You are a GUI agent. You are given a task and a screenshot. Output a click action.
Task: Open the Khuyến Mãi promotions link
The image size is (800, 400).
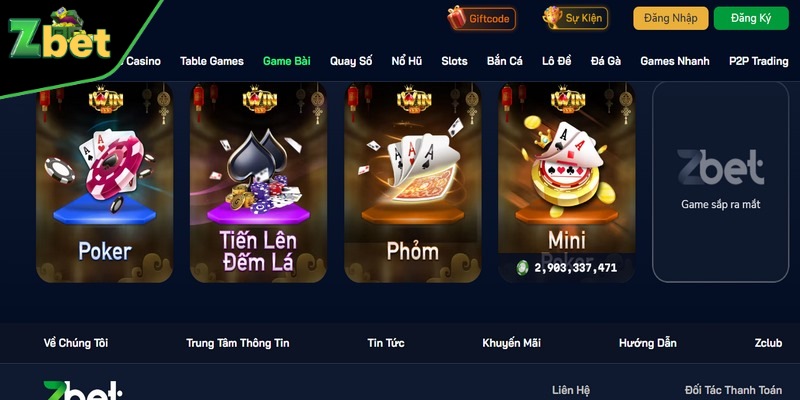pos(511,343)
